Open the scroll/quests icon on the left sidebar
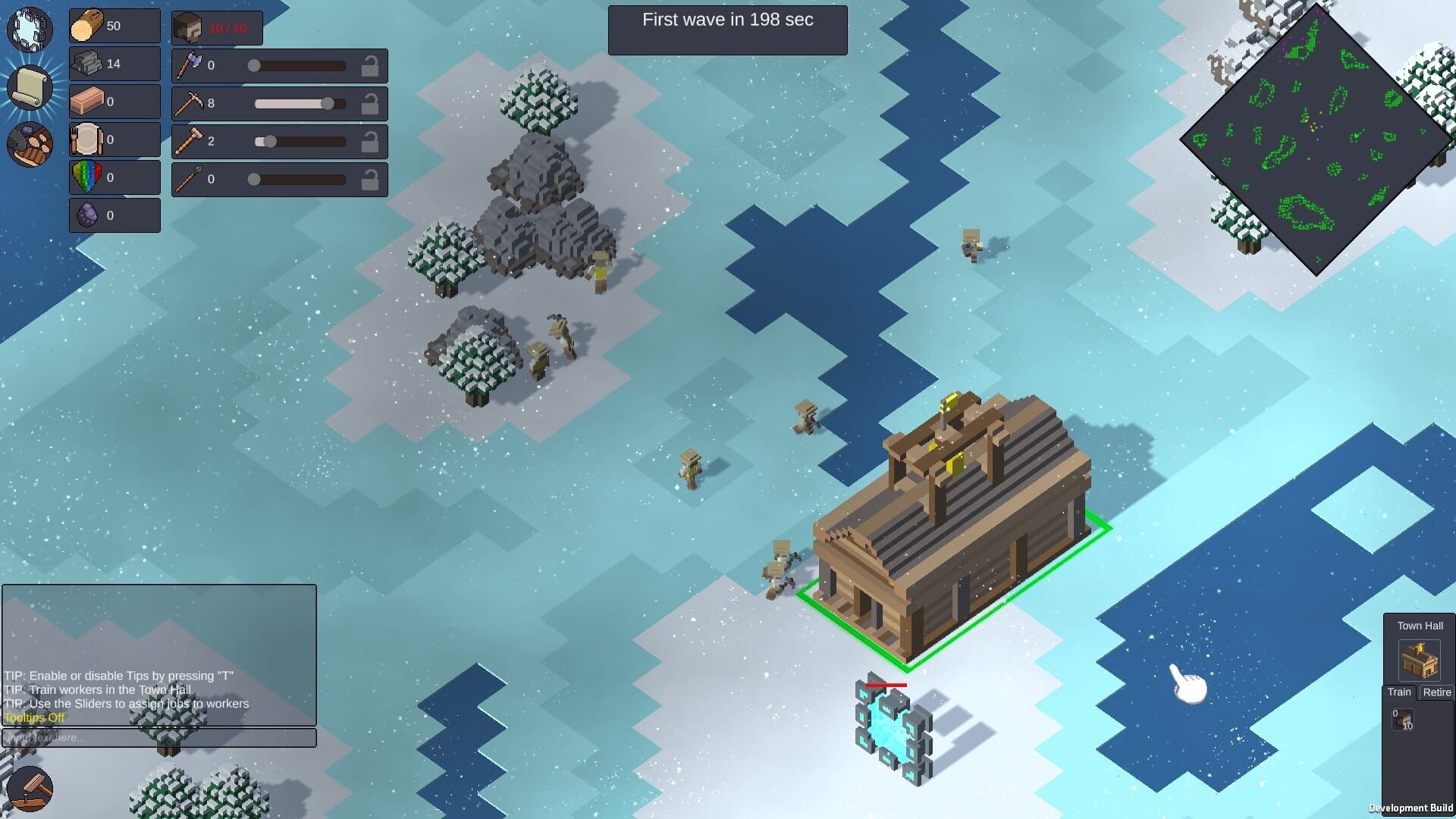1456x819 pixels. (30, 87)
